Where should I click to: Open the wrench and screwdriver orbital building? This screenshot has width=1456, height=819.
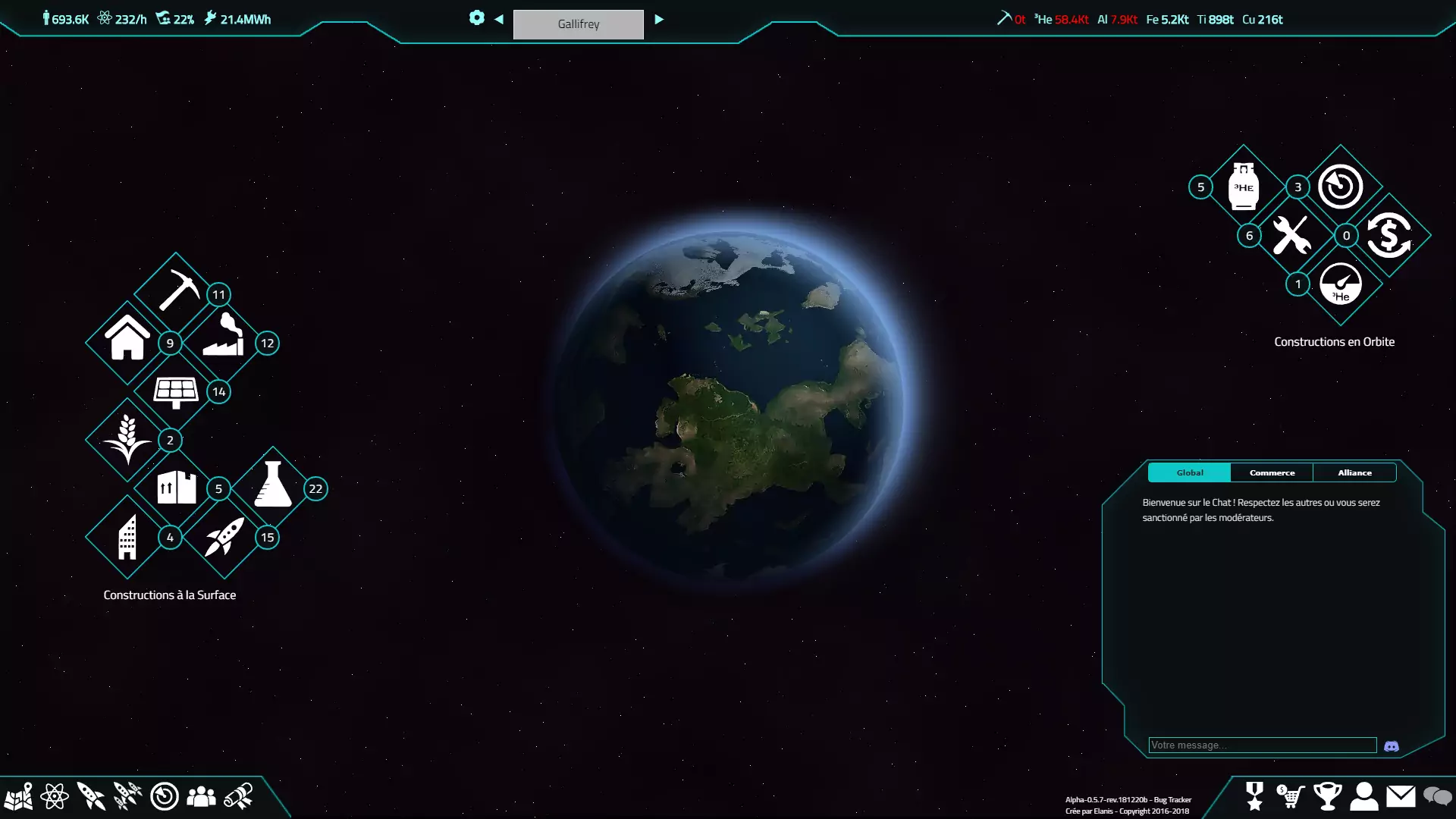[x=1291, y=235]
